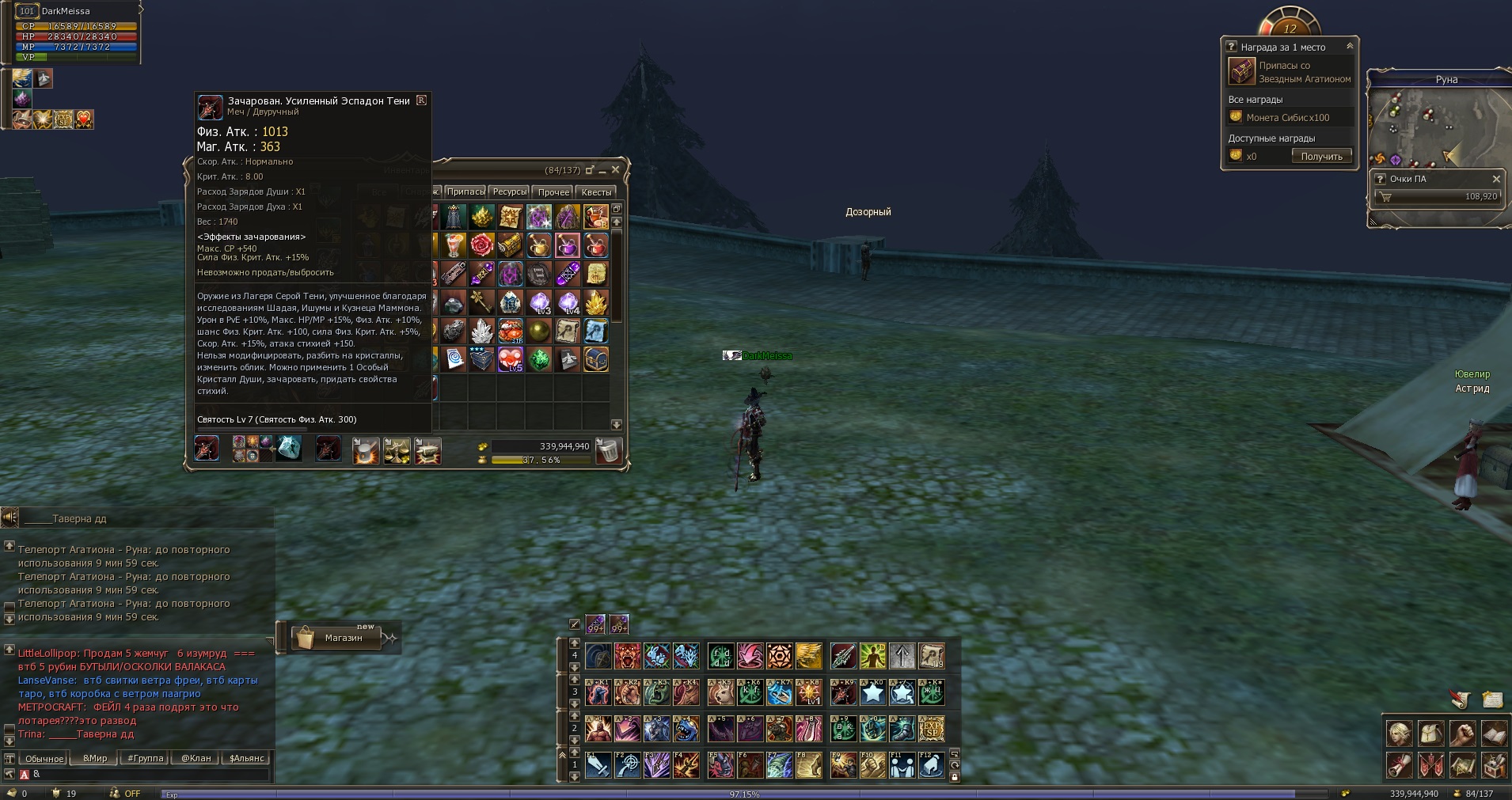Viewport: 1512px width, 800px height.
Task: Select the #Группа chat tab
Action: click(146, 758)
